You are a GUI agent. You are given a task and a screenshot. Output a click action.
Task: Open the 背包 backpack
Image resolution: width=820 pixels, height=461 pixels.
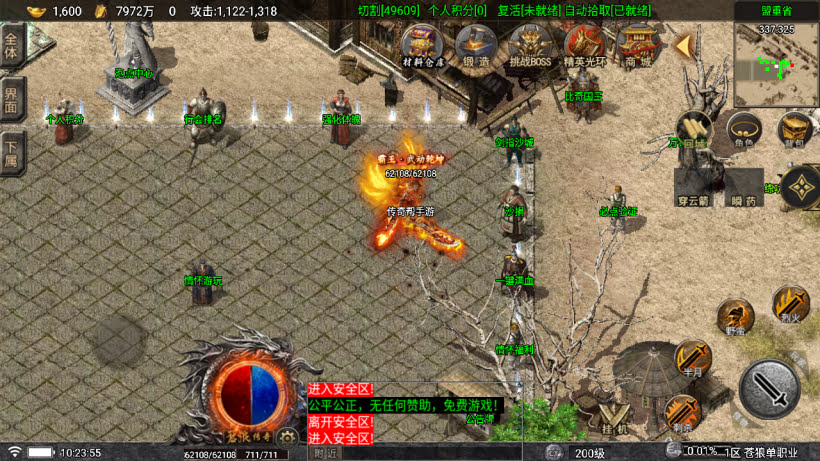click(794, 128)
